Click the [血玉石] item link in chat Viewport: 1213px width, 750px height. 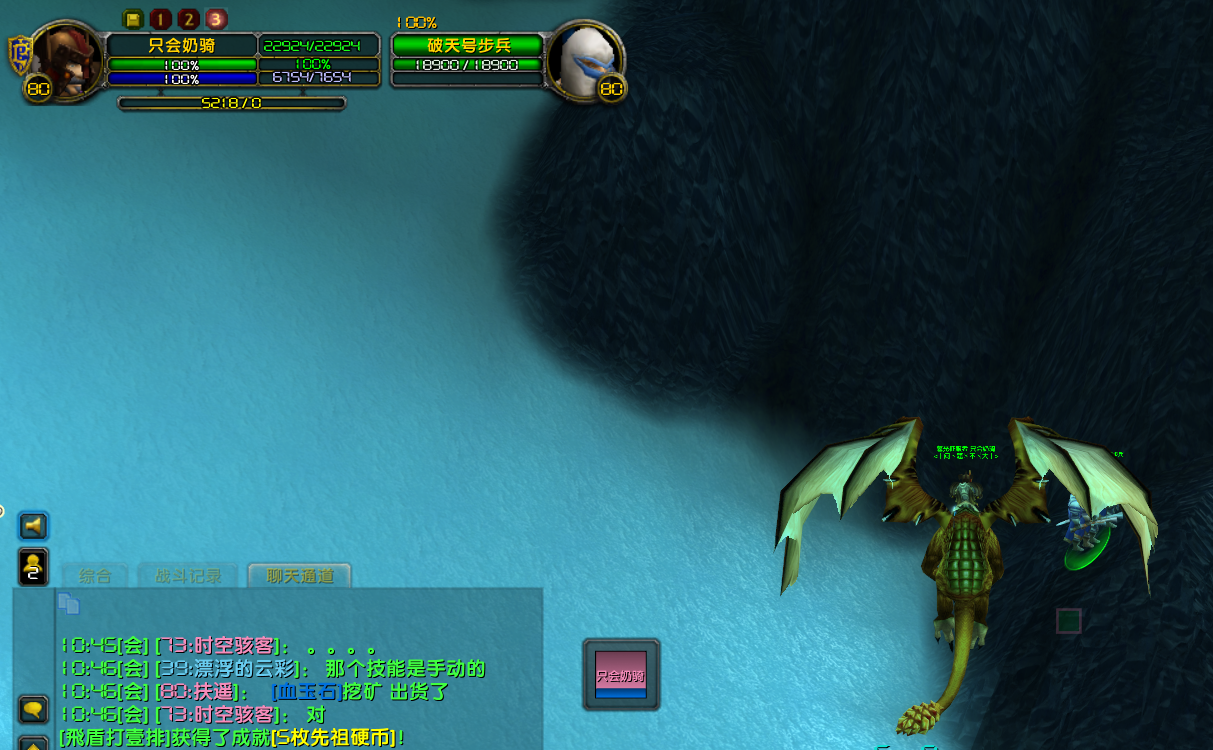click(x=305, y=692)
